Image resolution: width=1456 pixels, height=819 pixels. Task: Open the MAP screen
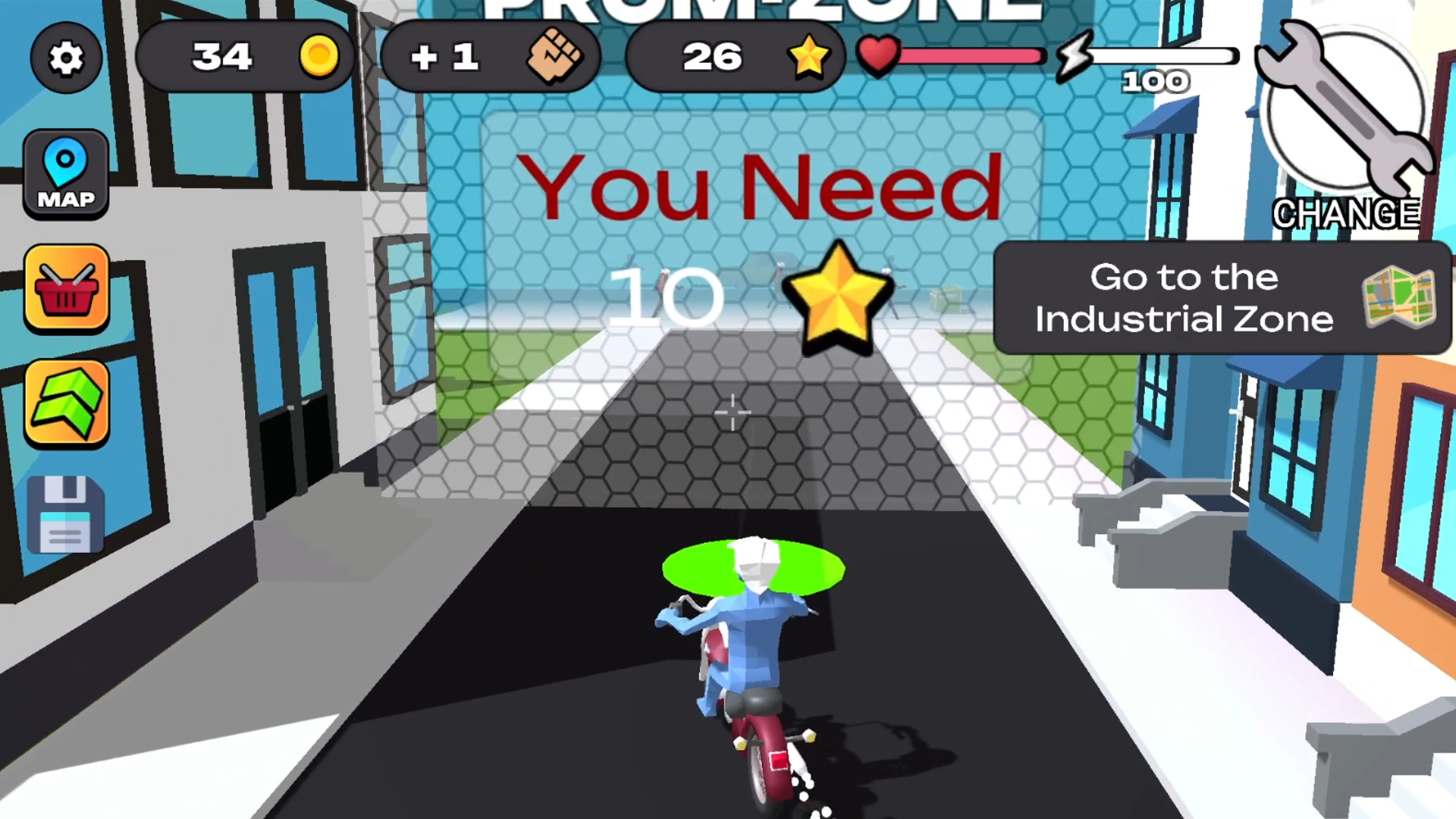66,173
